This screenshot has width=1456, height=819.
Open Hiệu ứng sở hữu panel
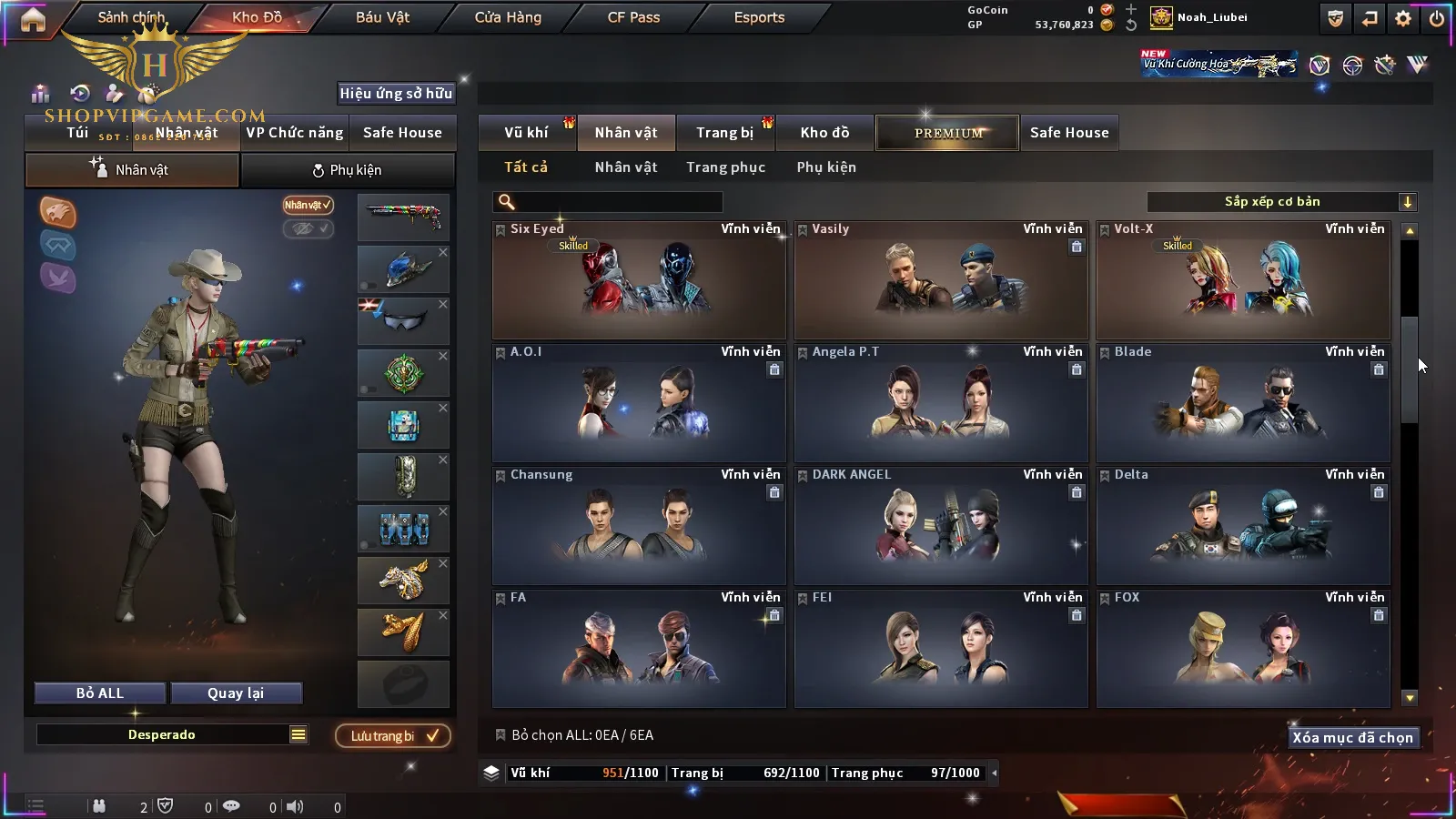396,93
